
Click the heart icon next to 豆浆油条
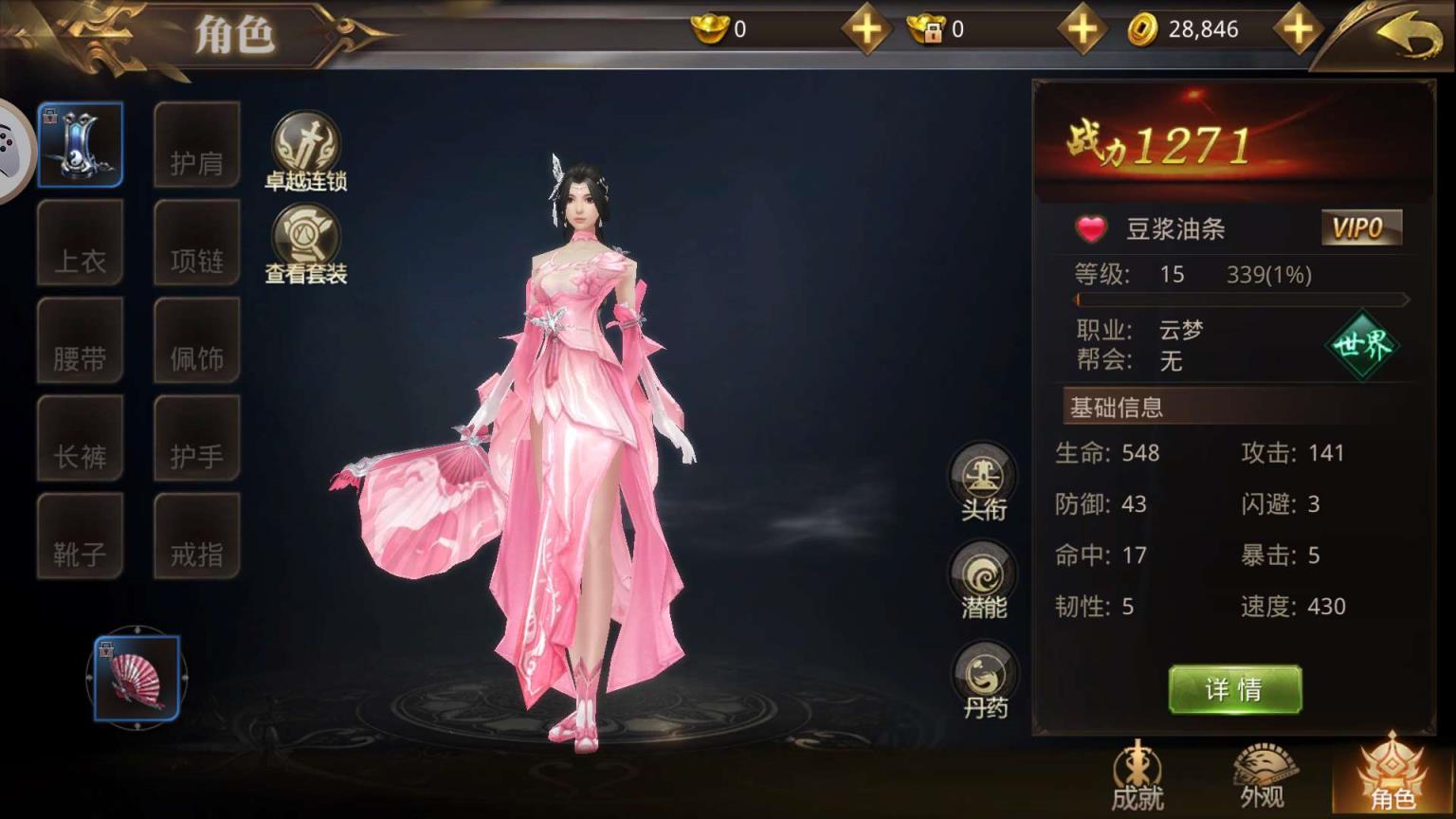1091,228
